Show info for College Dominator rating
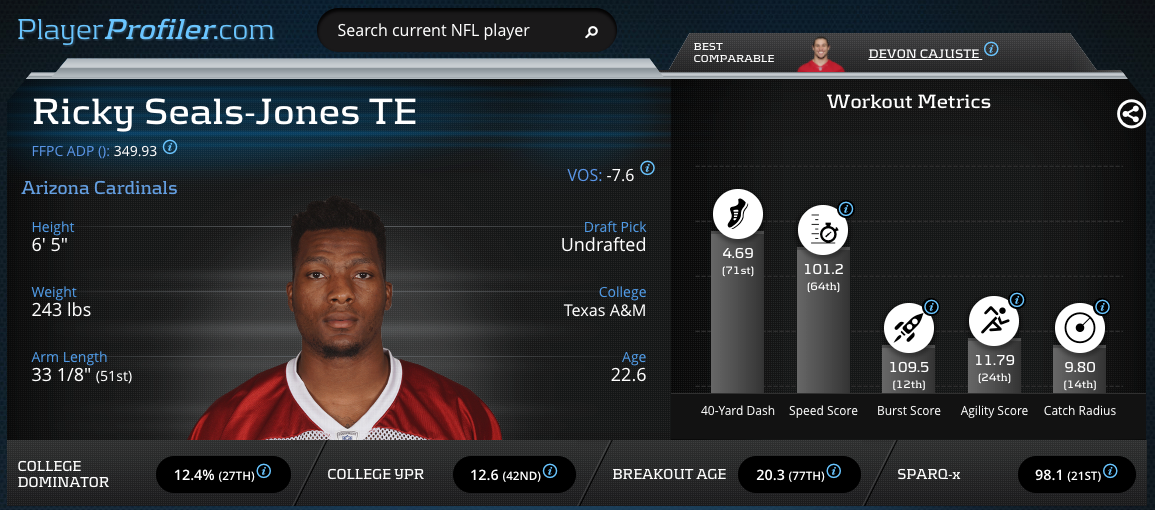This screenshot has width=1155, height=510. coord(265,472)
